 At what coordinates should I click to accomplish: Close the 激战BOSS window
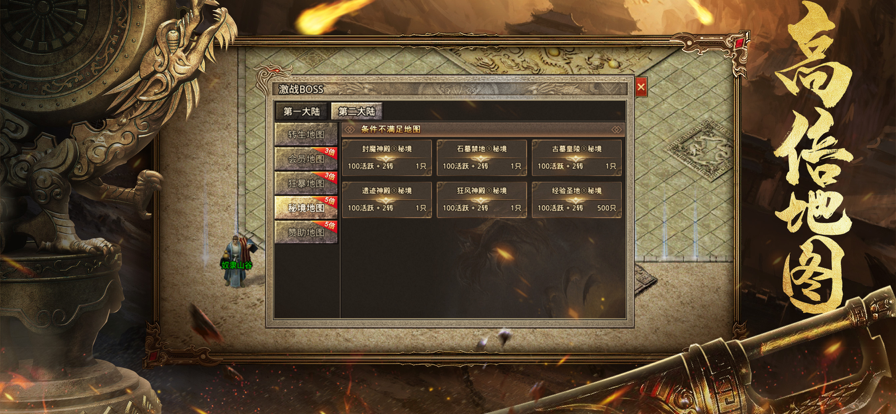[641, 88]
